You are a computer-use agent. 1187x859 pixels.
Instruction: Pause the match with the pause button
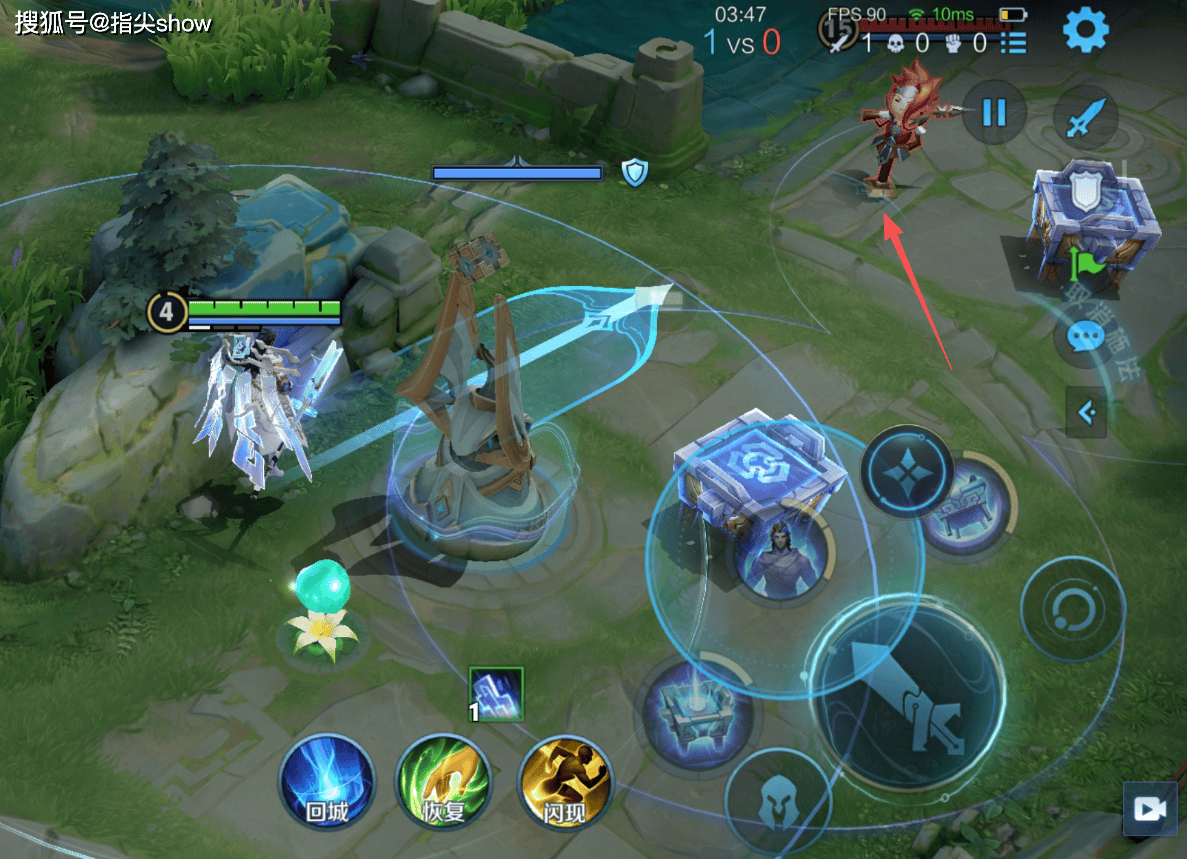pos(993,112)
